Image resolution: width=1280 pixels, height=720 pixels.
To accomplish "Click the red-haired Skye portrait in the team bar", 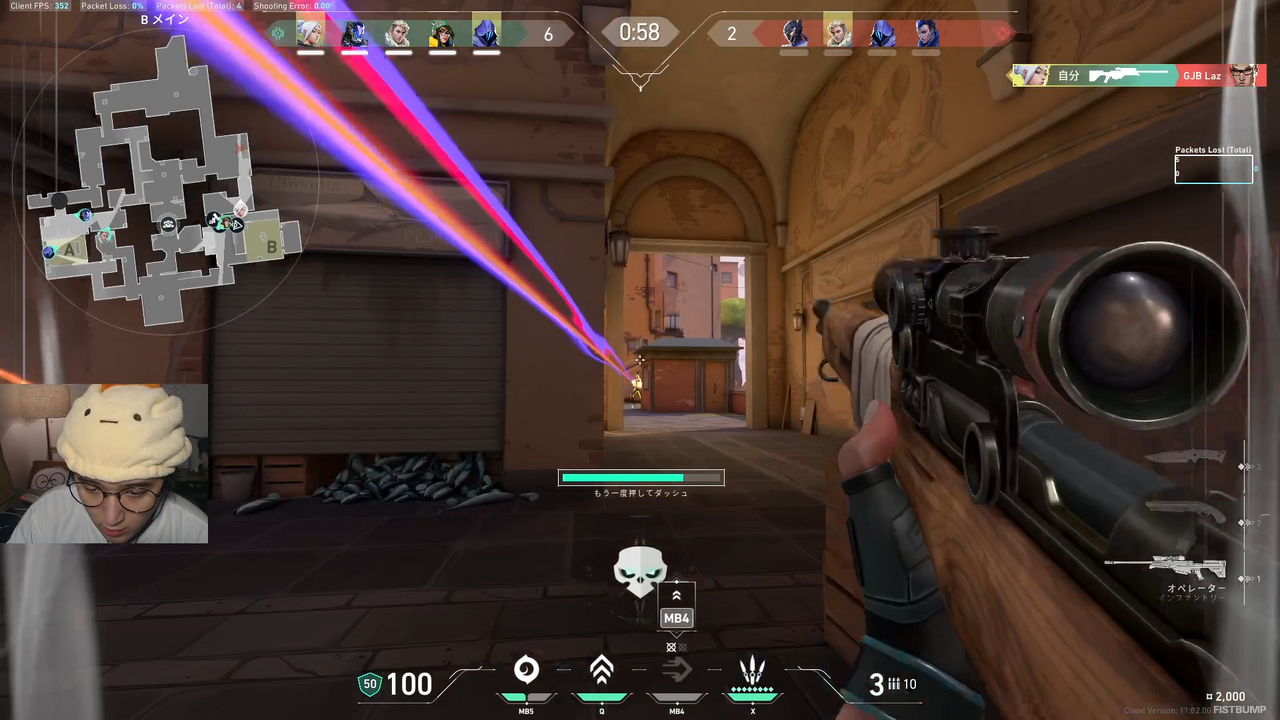I will 441,34.
